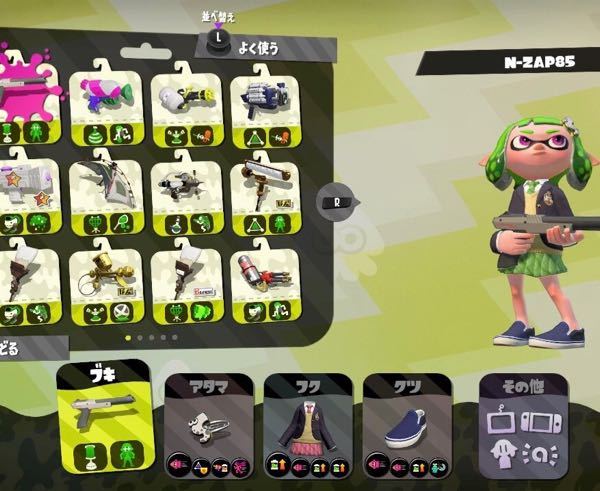Choose the dark weapon between umbrella and roller

188,192
